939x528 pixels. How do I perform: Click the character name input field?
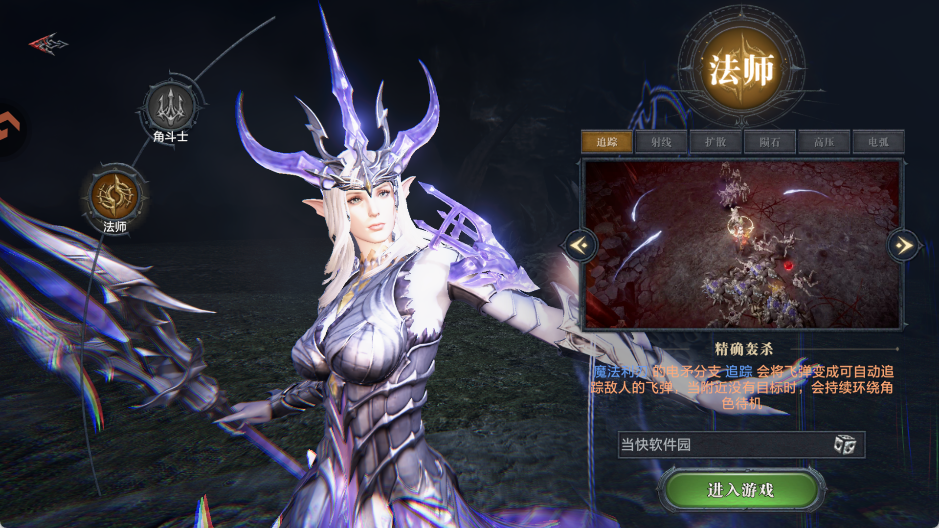[722, 445]
